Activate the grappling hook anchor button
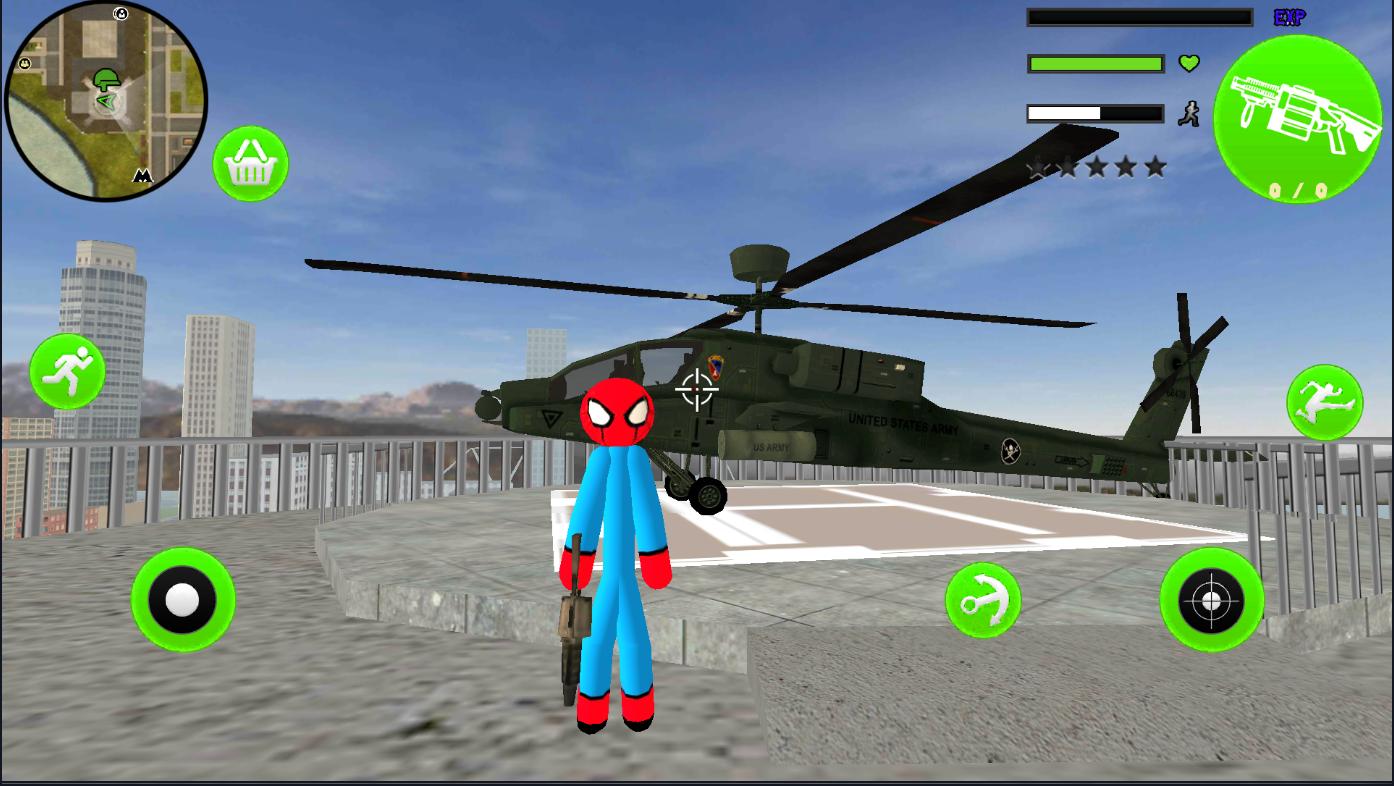 (x=984, y=600)
